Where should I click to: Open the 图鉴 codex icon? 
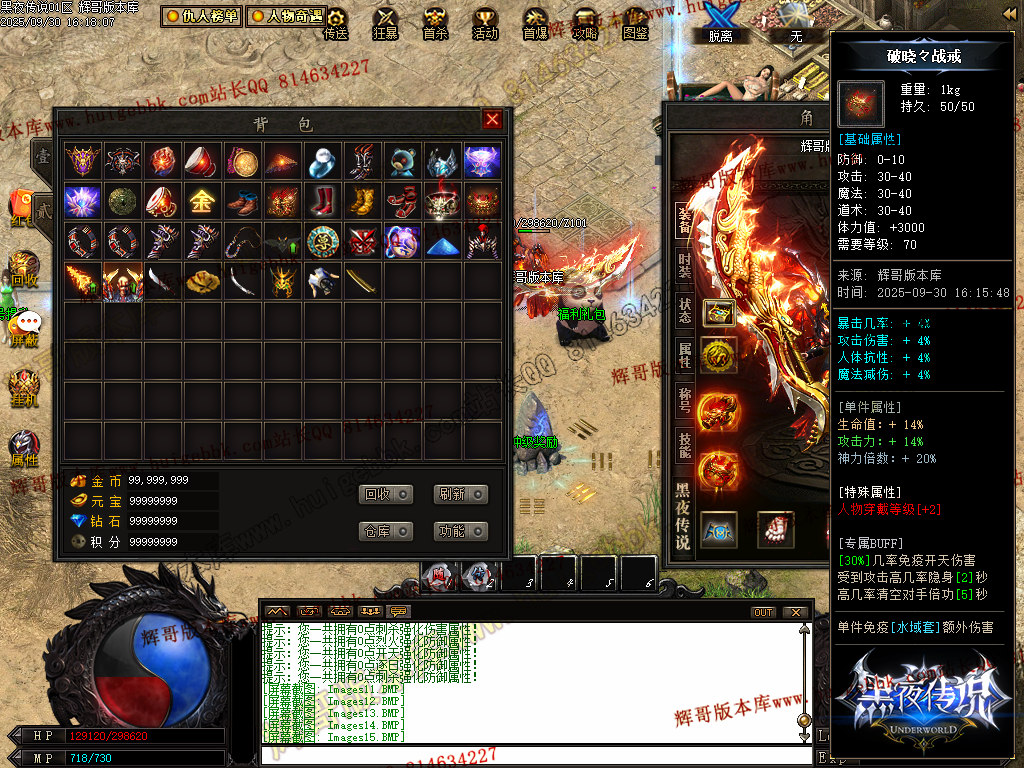click(635, 24)
